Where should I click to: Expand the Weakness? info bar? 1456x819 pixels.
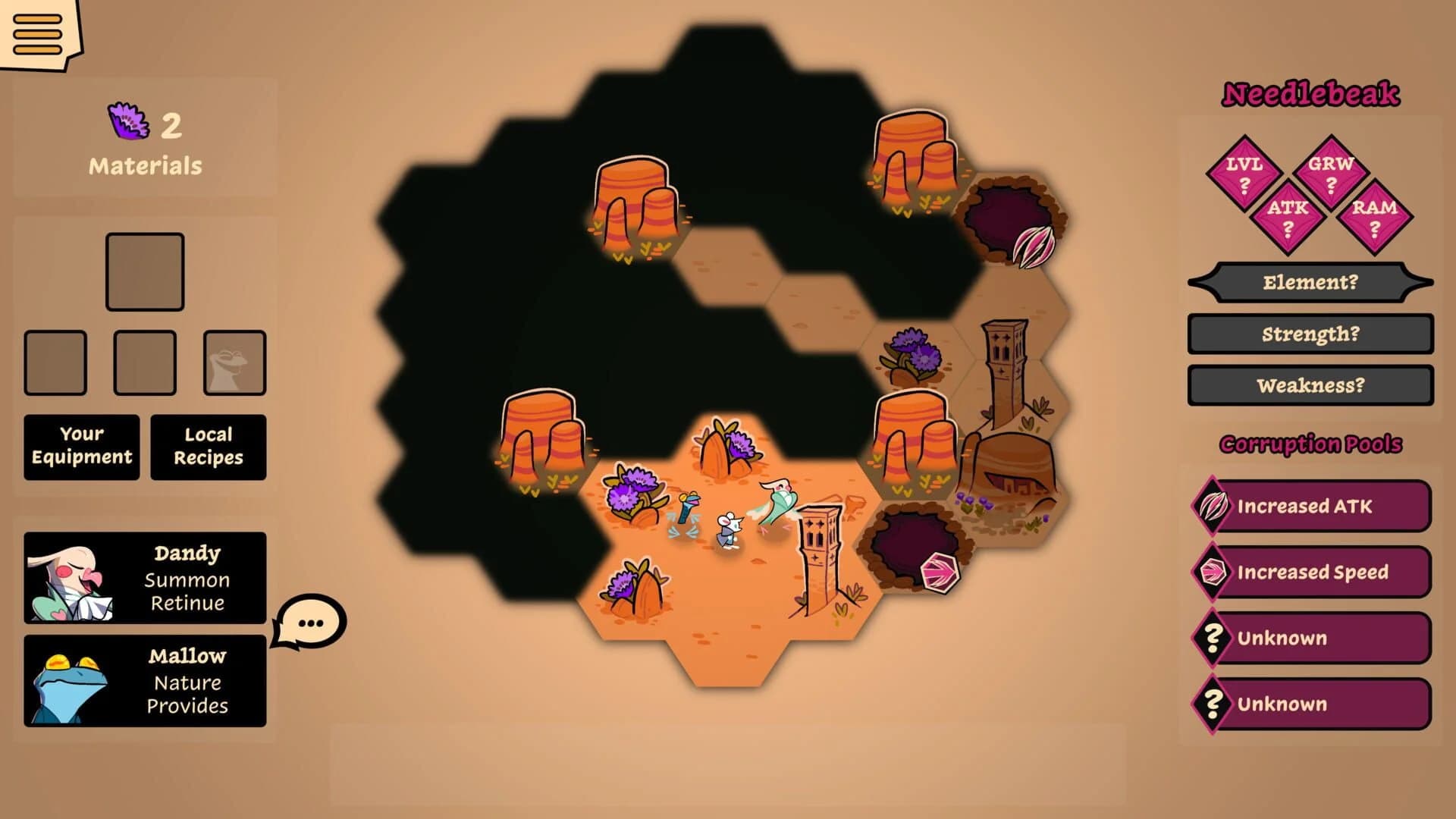pos(1310,386)
